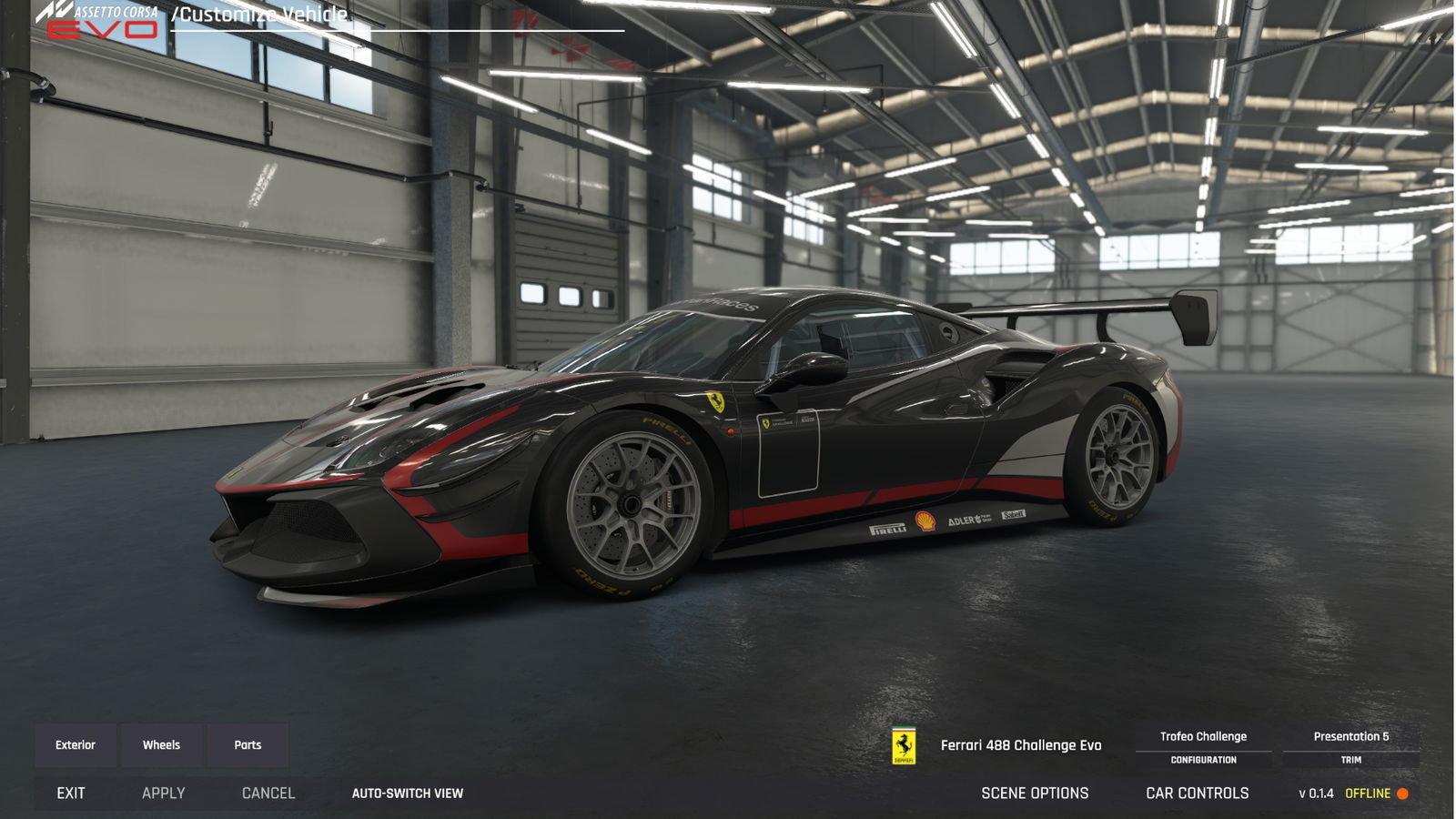
Task: Toggle Auto-Switch View
Action: pos(408,794)
